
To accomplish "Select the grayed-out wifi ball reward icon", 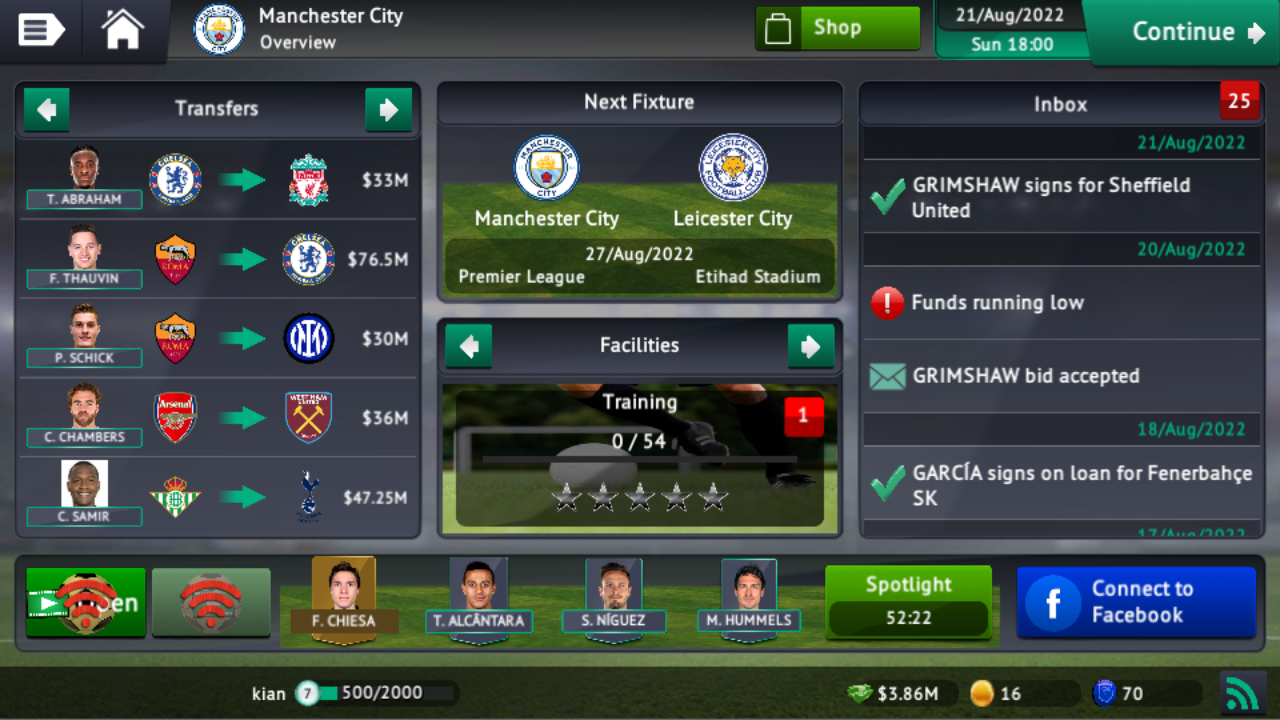I will click(x=211, y=601).
